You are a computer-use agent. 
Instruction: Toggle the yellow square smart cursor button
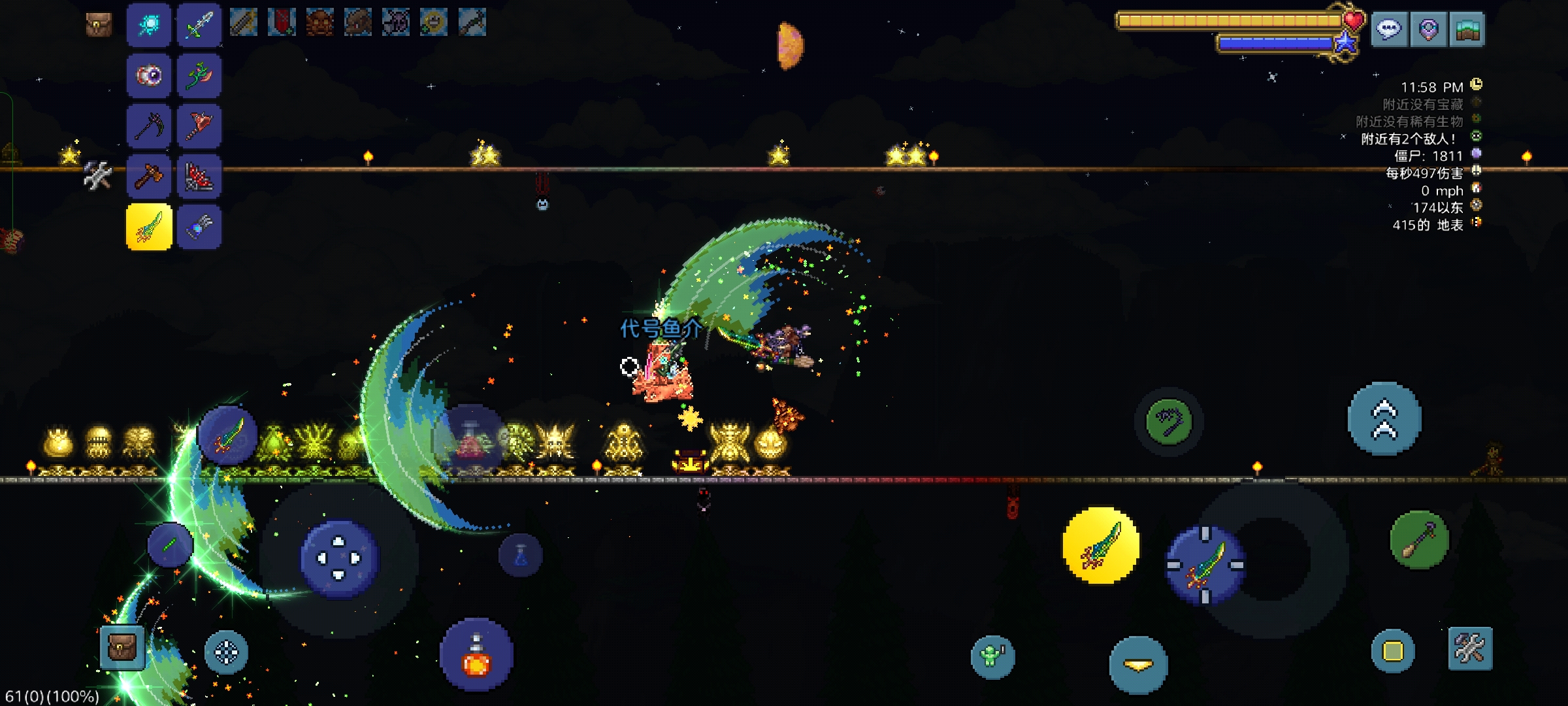(x=1392, y=651)
